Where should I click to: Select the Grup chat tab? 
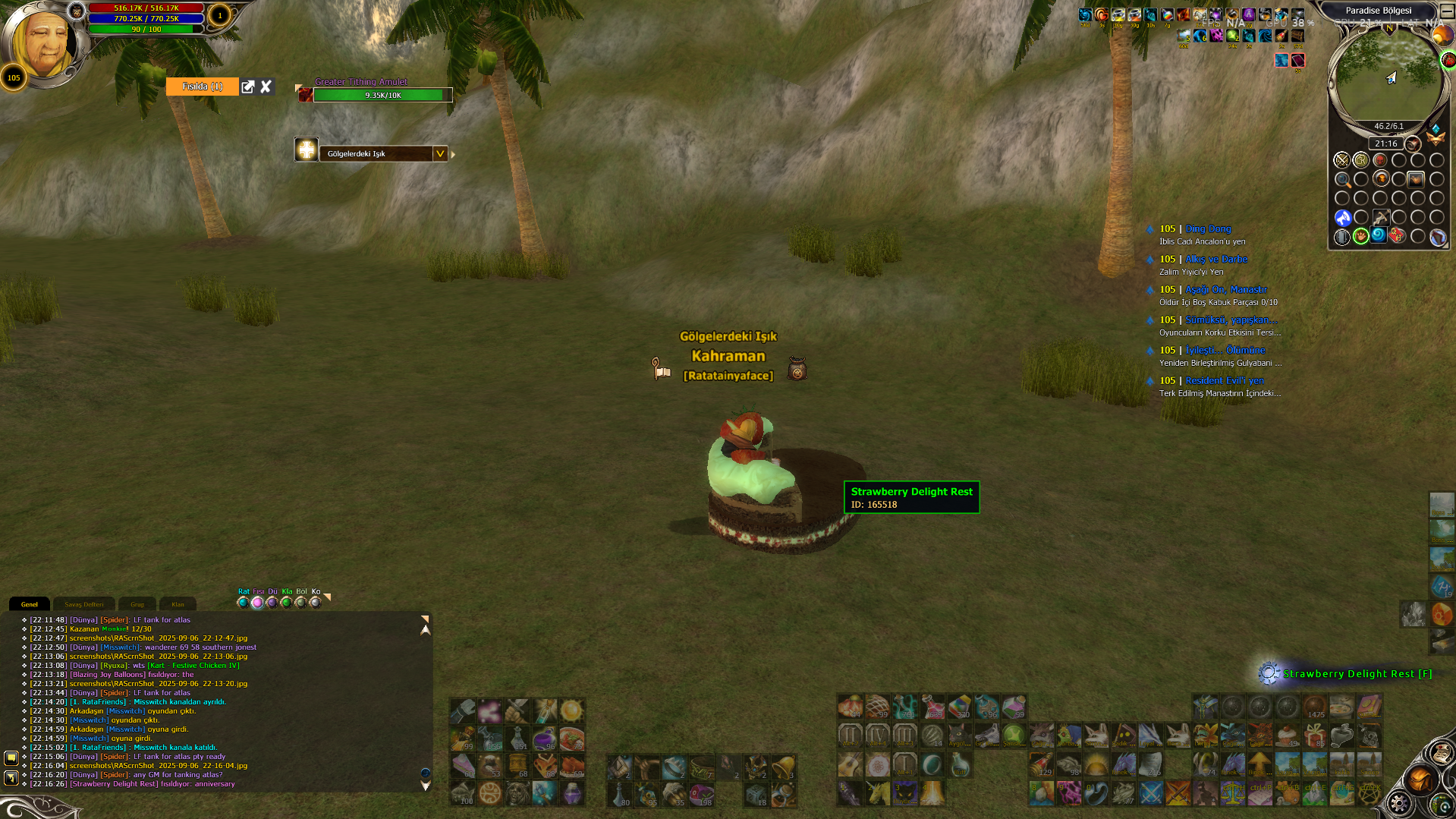tap(137, 604)
